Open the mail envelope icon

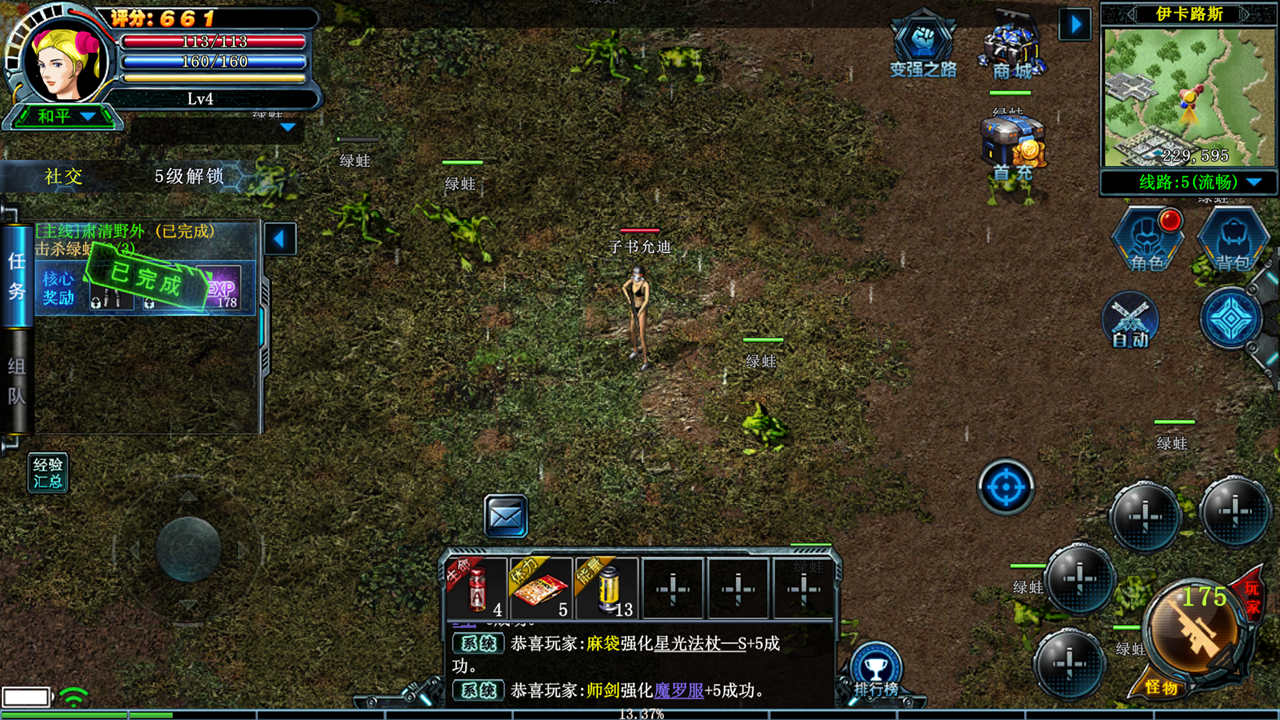tap(506, 516)
